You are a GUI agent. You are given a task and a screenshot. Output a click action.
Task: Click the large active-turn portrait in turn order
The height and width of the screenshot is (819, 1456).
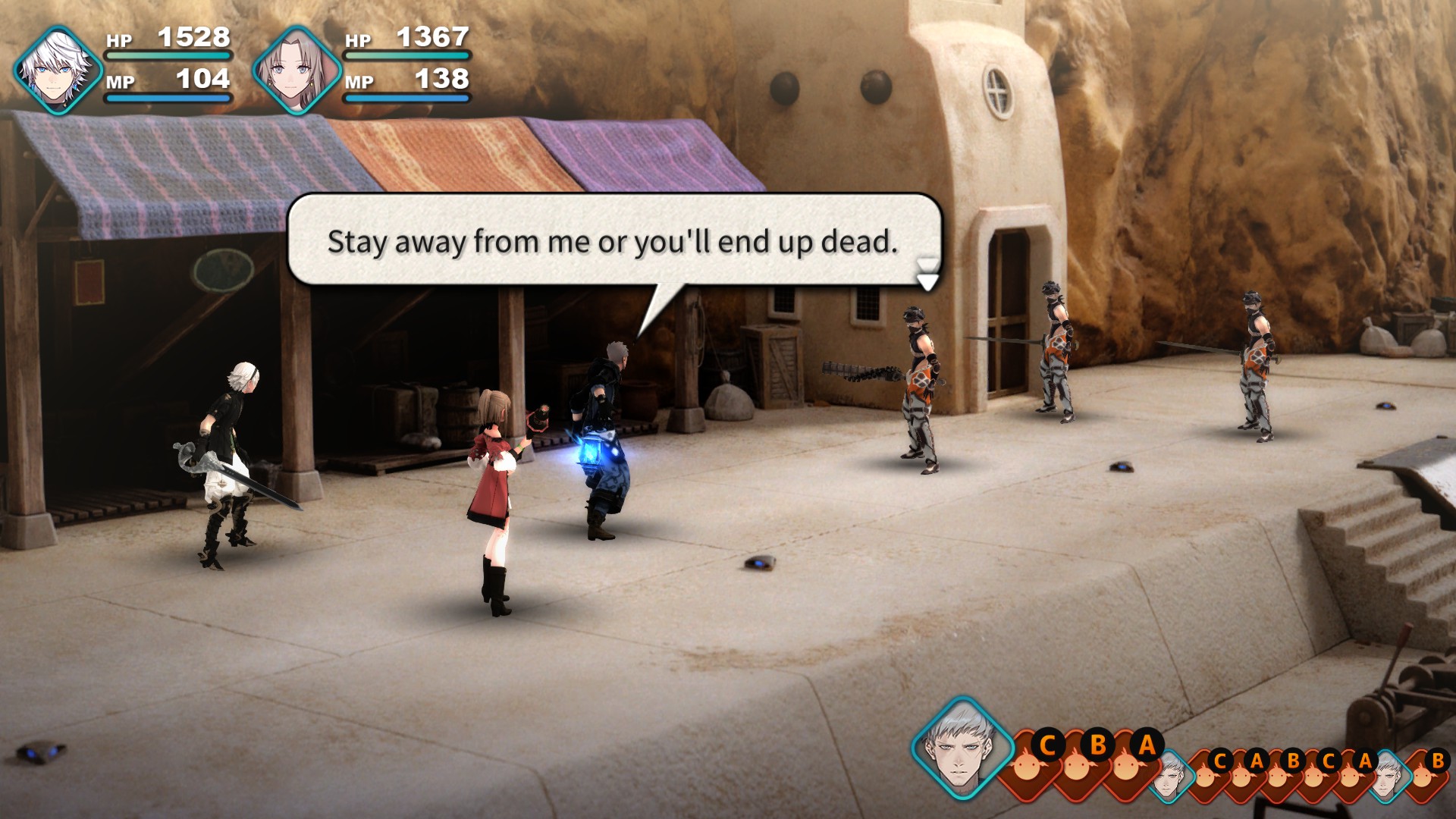pos(962,746)
